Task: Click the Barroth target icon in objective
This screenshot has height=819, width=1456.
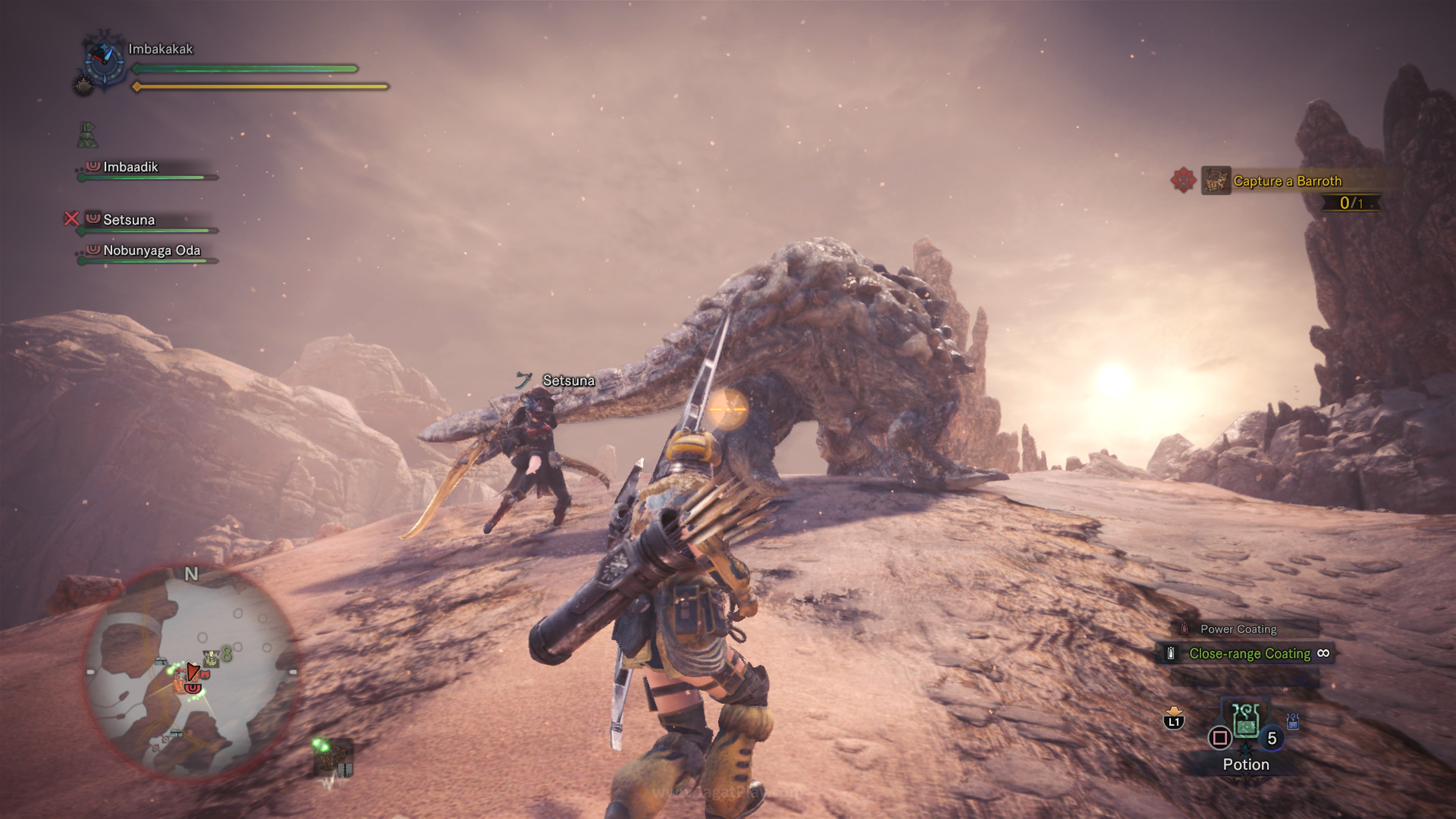Action: 1216,181
